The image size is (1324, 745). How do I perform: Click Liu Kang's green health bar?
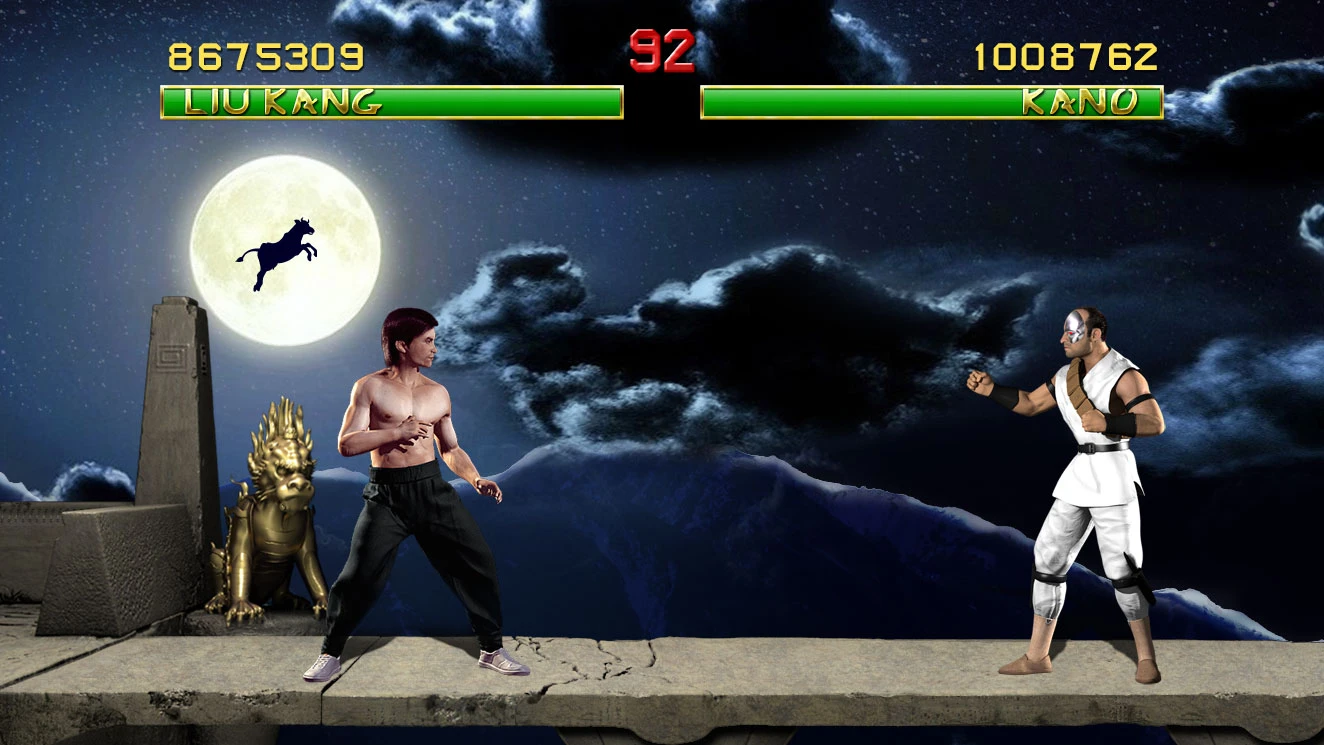pyautogui.click(x=450, y=100)
